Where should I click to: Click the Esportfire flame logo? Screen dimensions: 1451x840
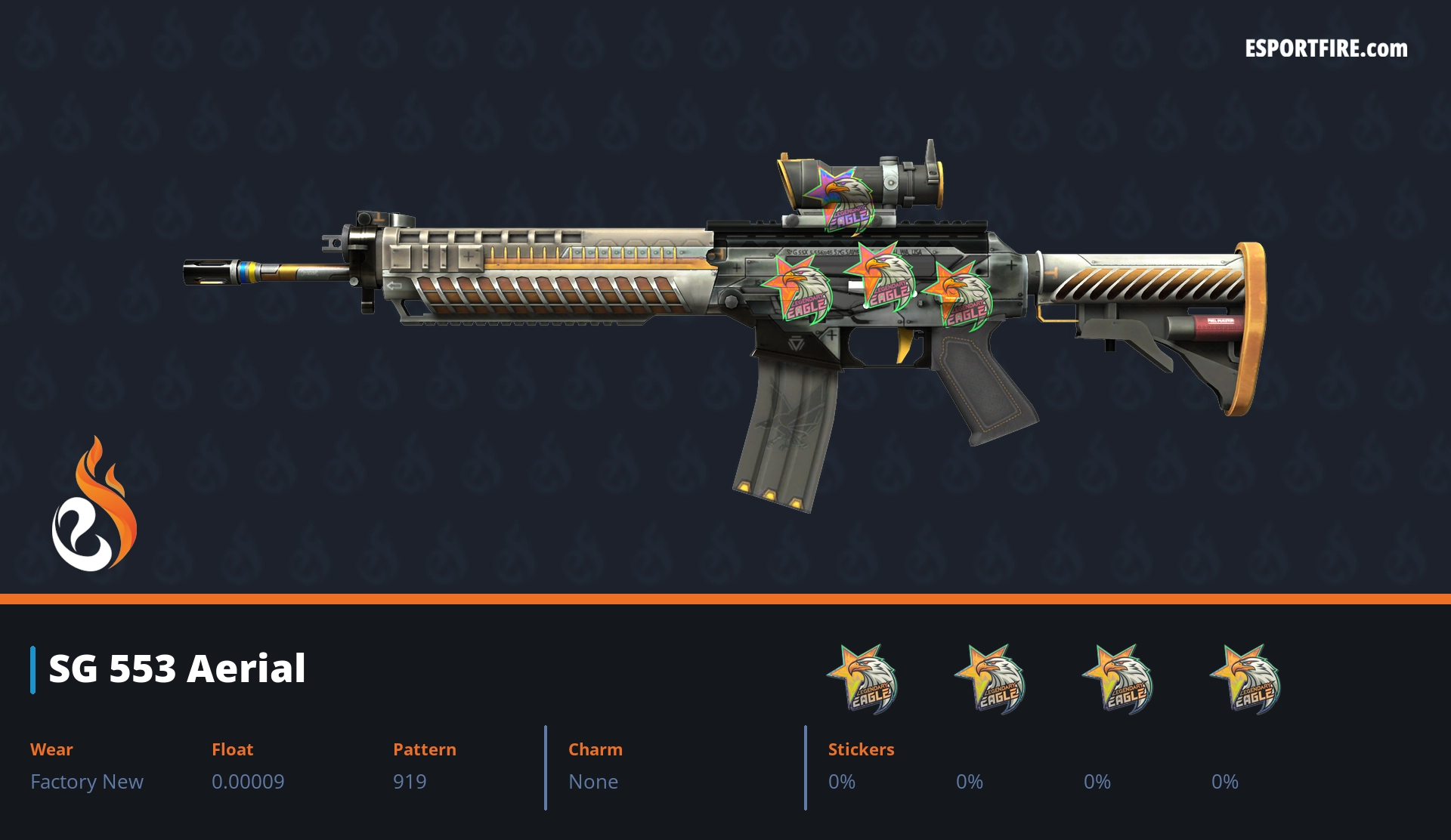(x=94, y=505)
